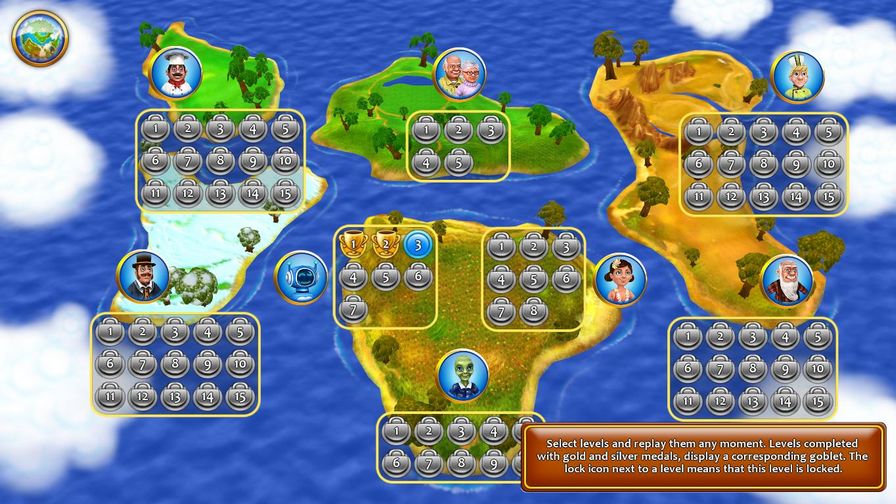This screenshot has width=896, height=504.
Task: Select locked level 1 under the top-hat gentleman
Action: point(110,334)
